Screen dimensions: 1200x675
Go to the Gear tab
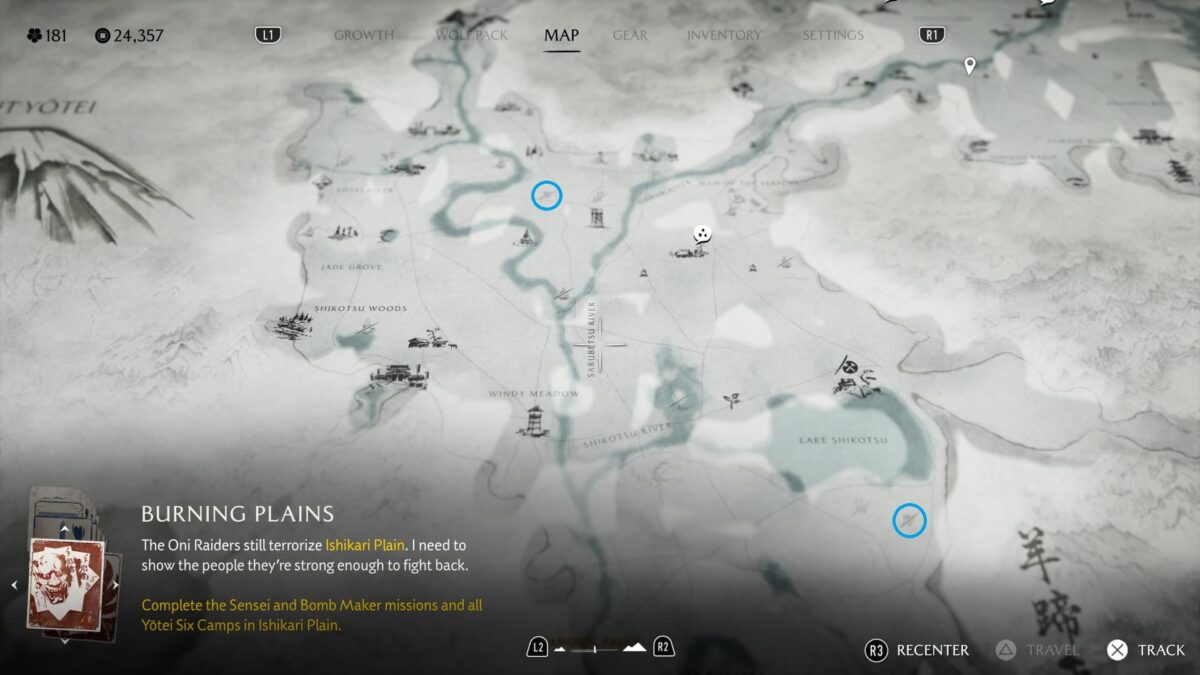[x=630, y=35]
